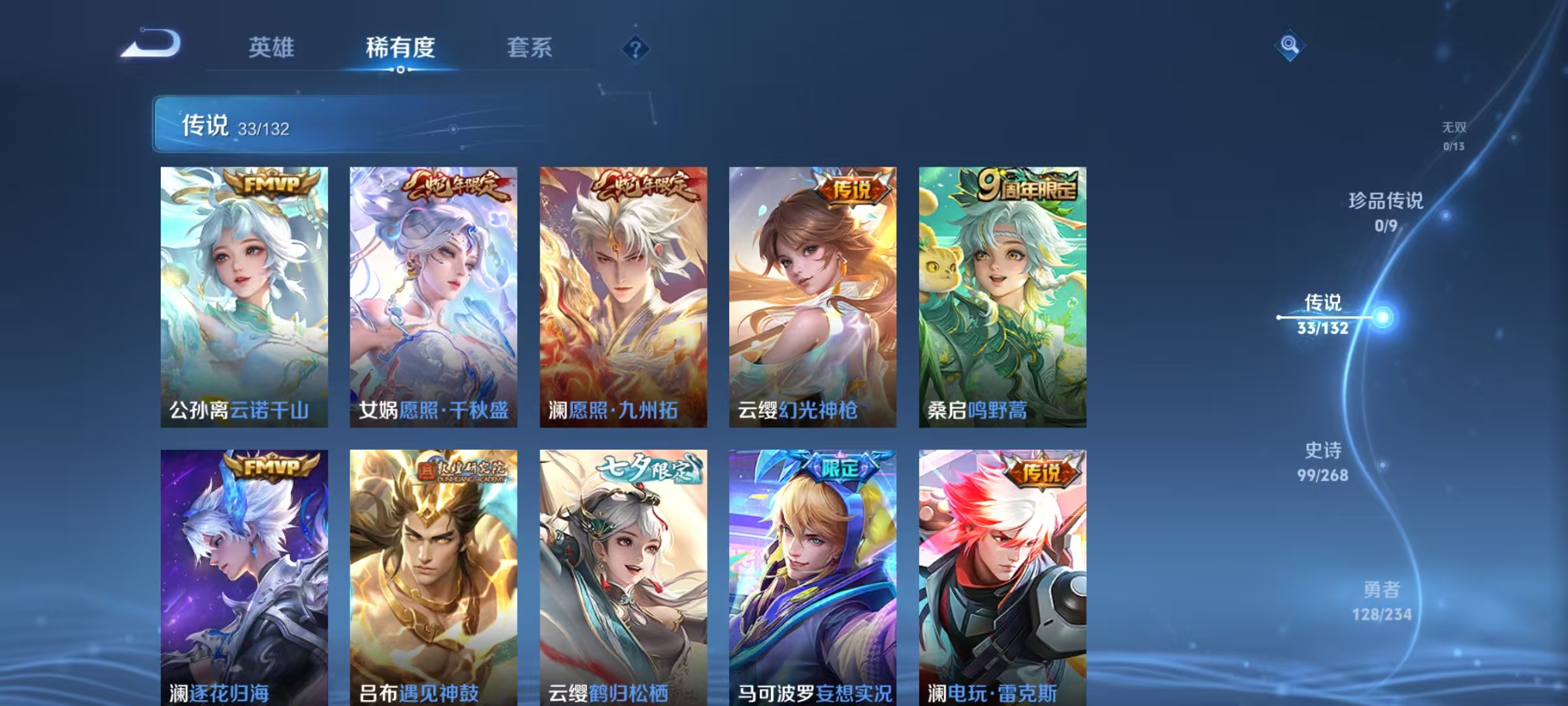Screen dimensions: 1568x706
Task: Click the question mark help icon
Action: [x=631, y=48]
